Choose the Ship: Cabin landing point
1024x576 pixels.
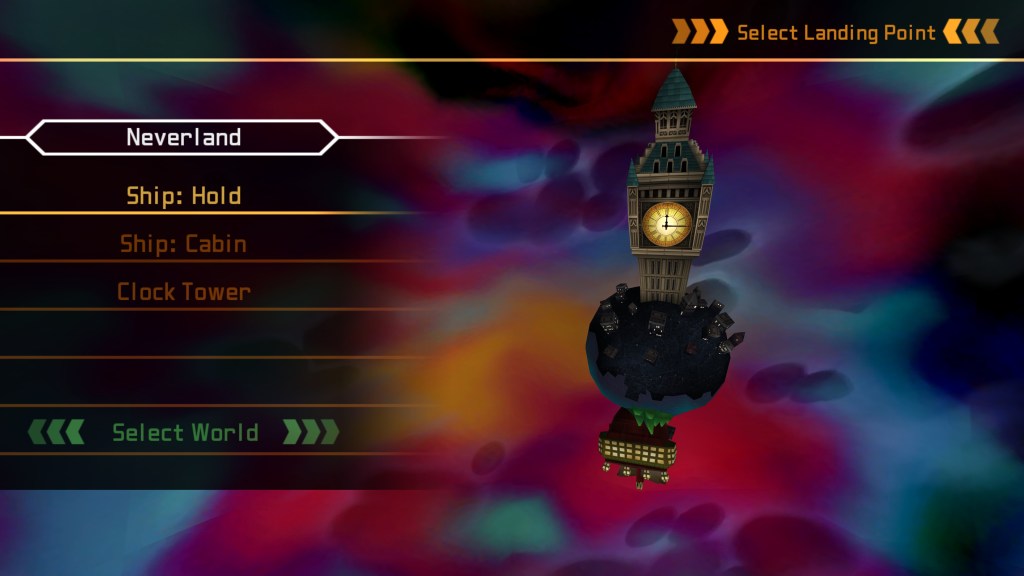184,244
